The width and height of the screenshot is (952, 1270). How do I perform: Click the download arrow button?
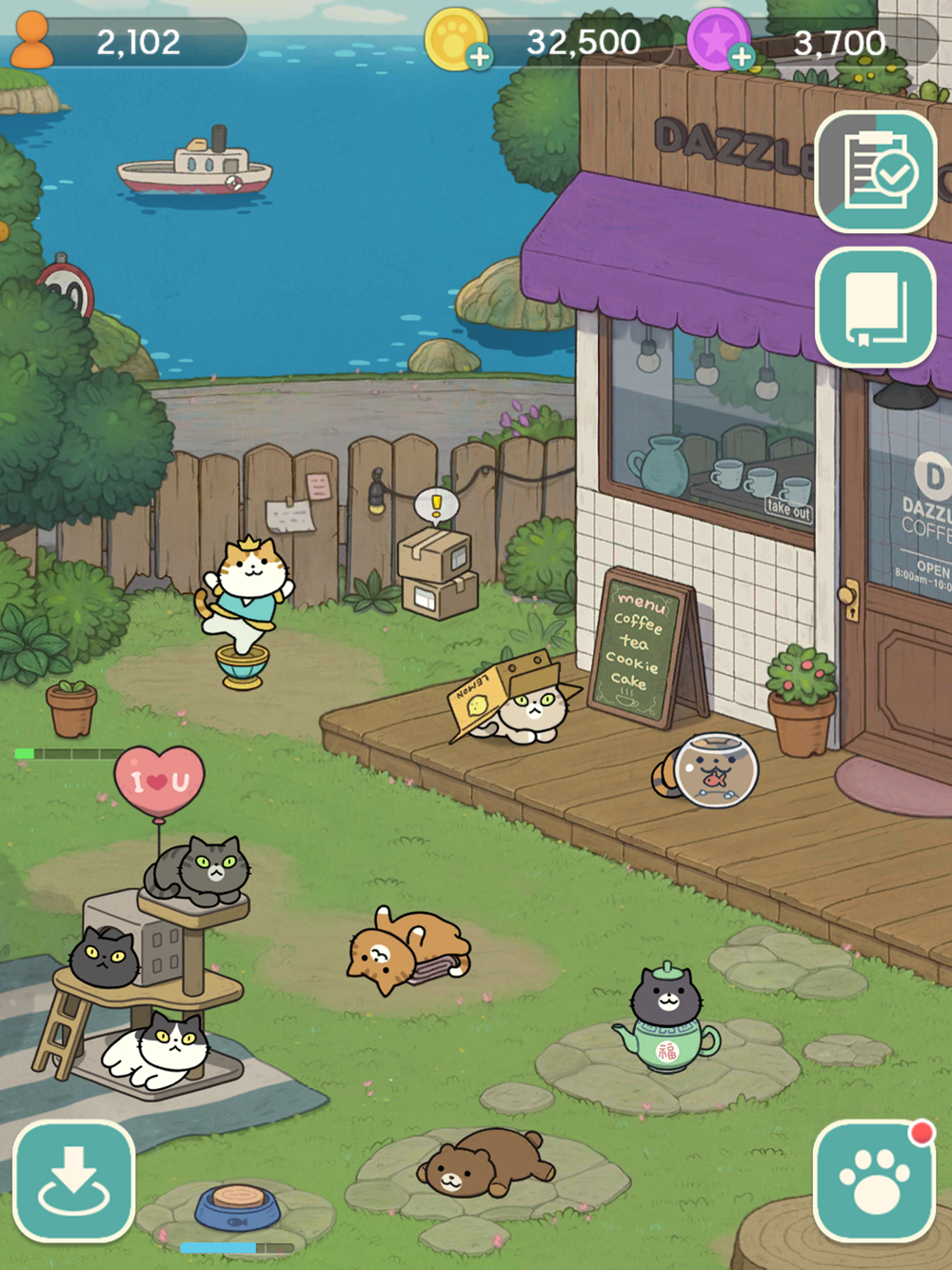[x=73, y=1181]
